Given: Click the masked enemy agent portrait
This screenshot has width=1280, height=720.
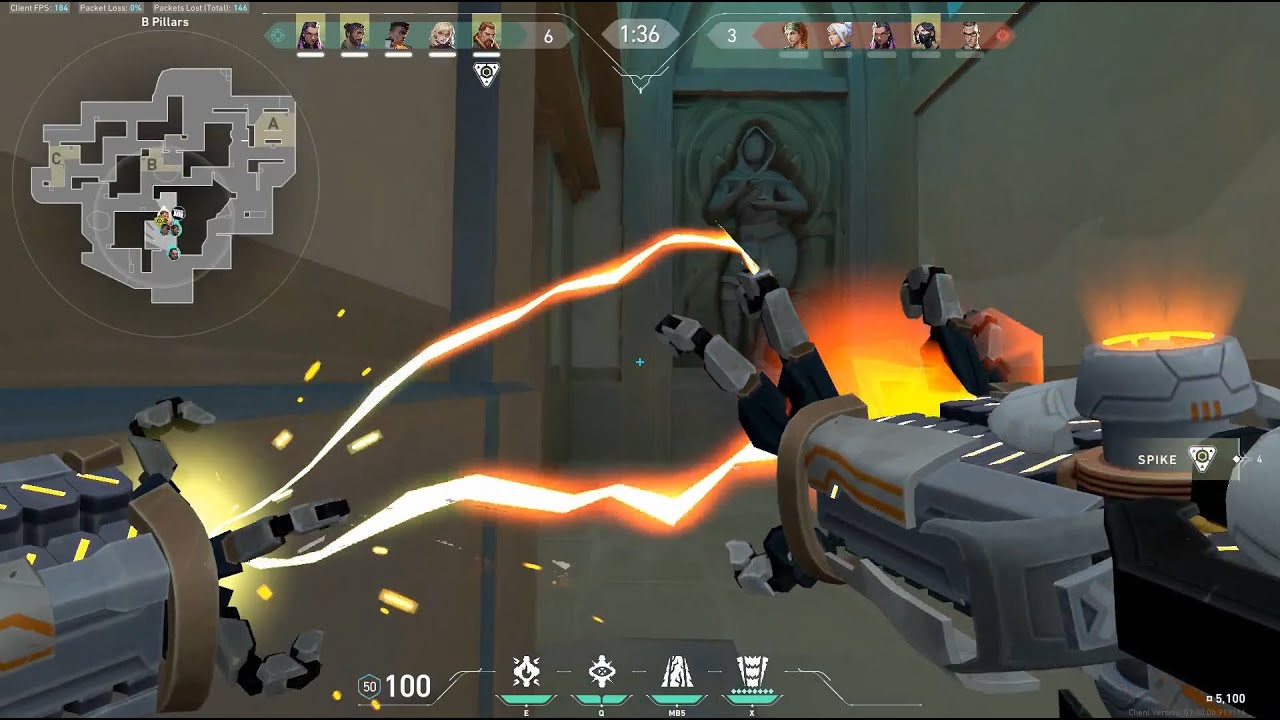Looking at the screenshot, I should pyautogui.click(x=926, y=35).
